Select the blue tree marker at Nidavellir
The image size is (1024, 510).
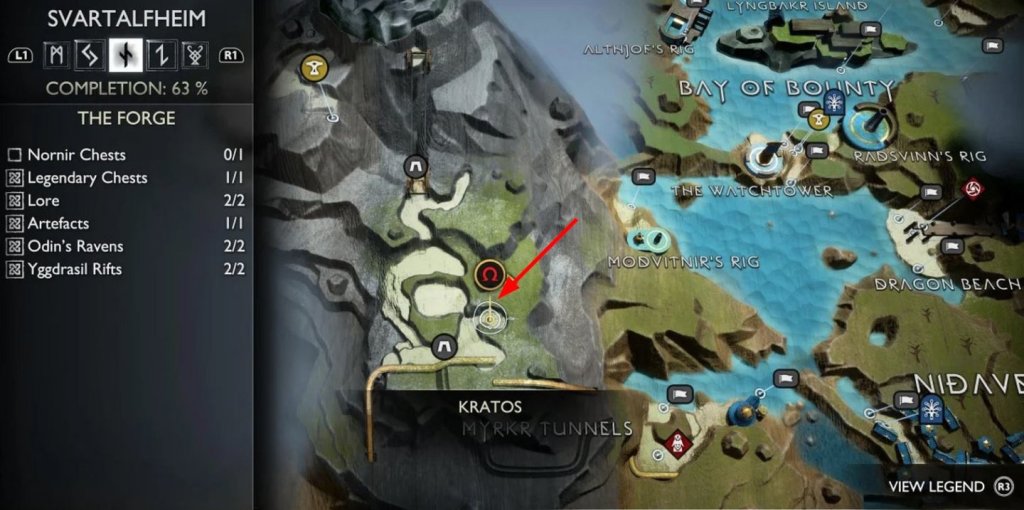tap(932, 407)
